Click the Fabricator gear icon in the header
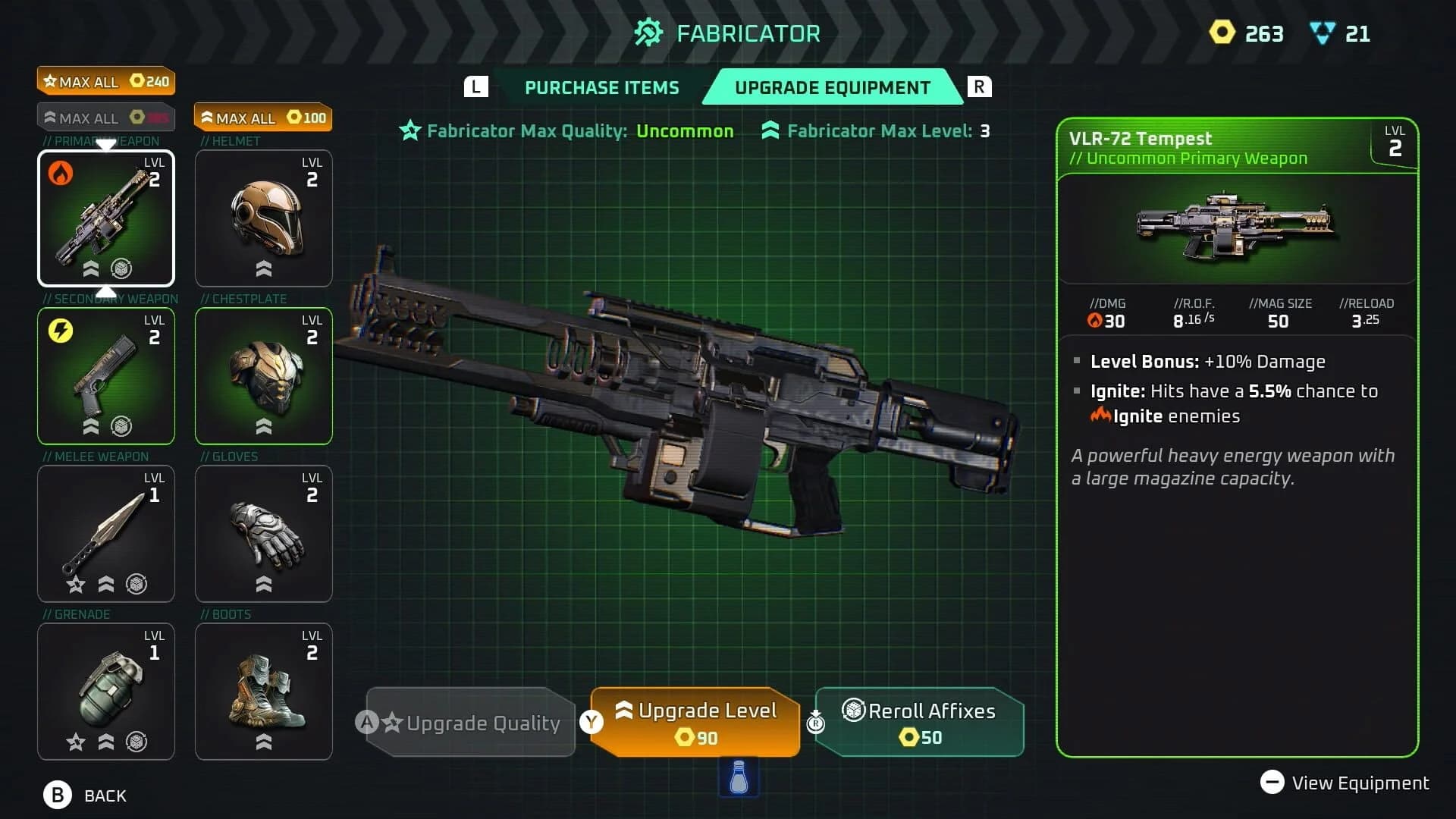This screenshot has width=1456, height=819. pos(648,33)
